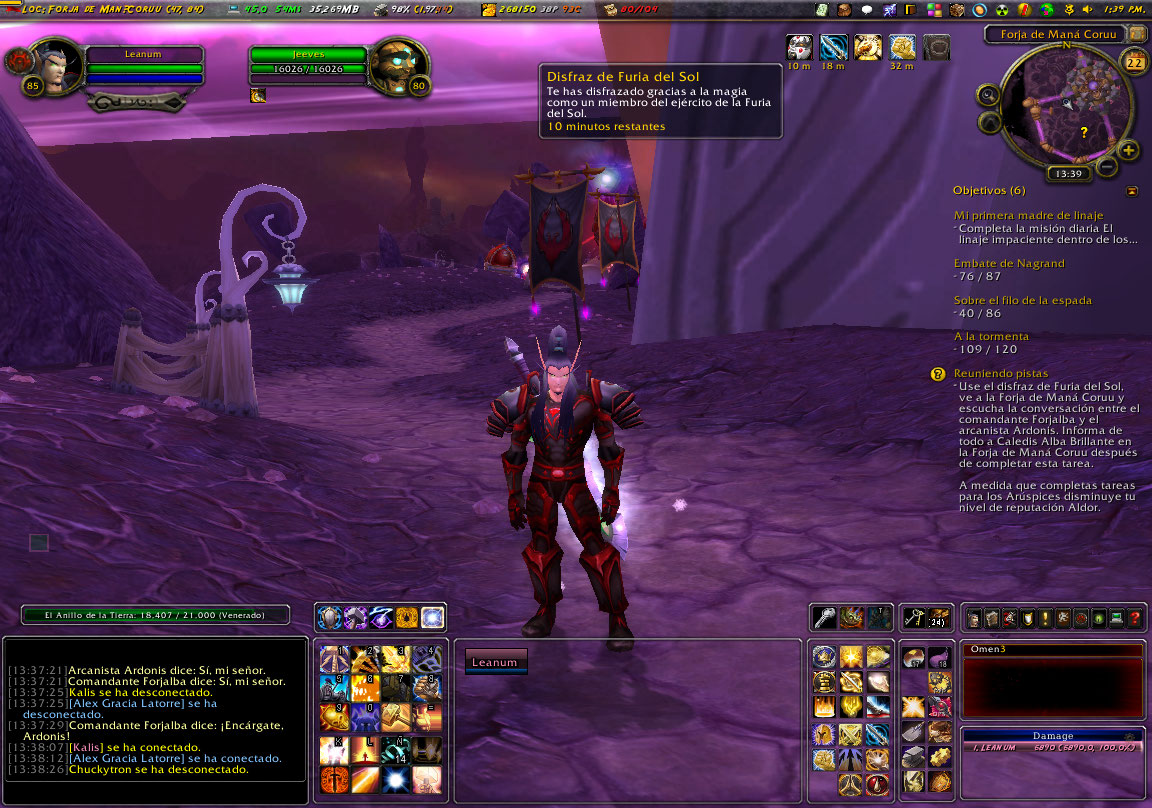Image resolution: width=1152 pixels, height=808 pixels.
Task: Open the help menu red question mark
Action: (x=1135, y=619)
